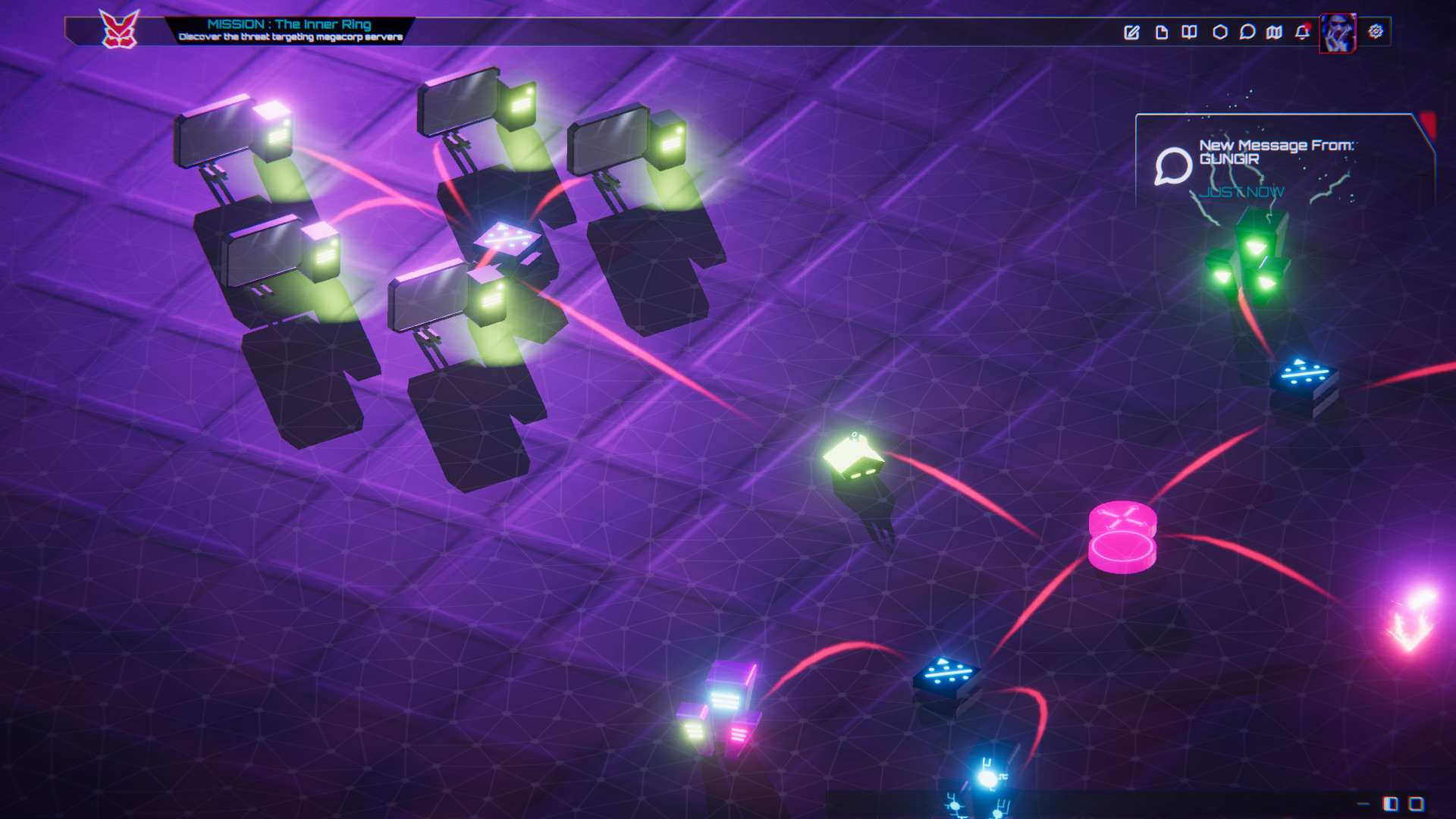
Task: Open the network map icon
Action: point(1274,33)
